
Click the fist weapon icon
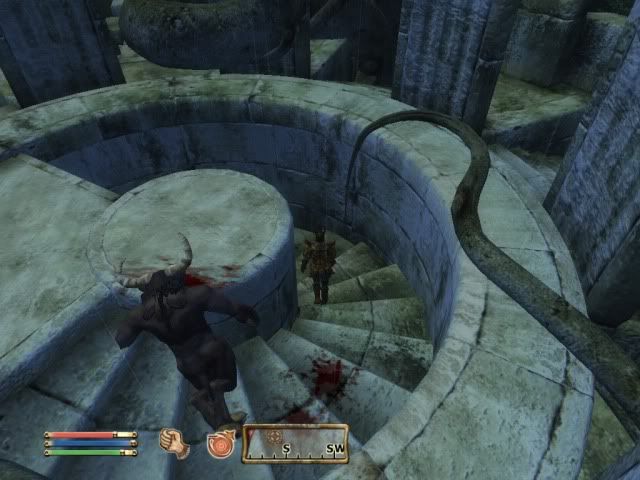[x=175, y=443]
